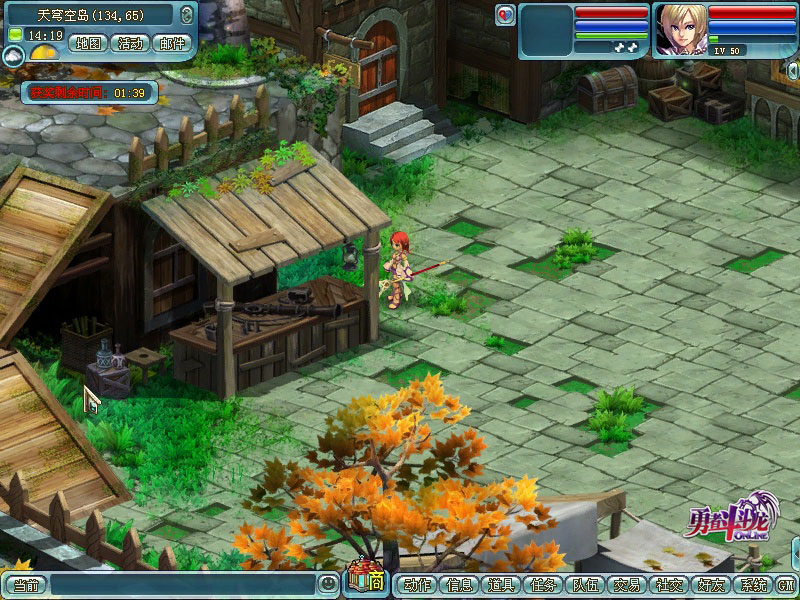
Task: Open the 任务 quest menu
Action: [544, 584]
